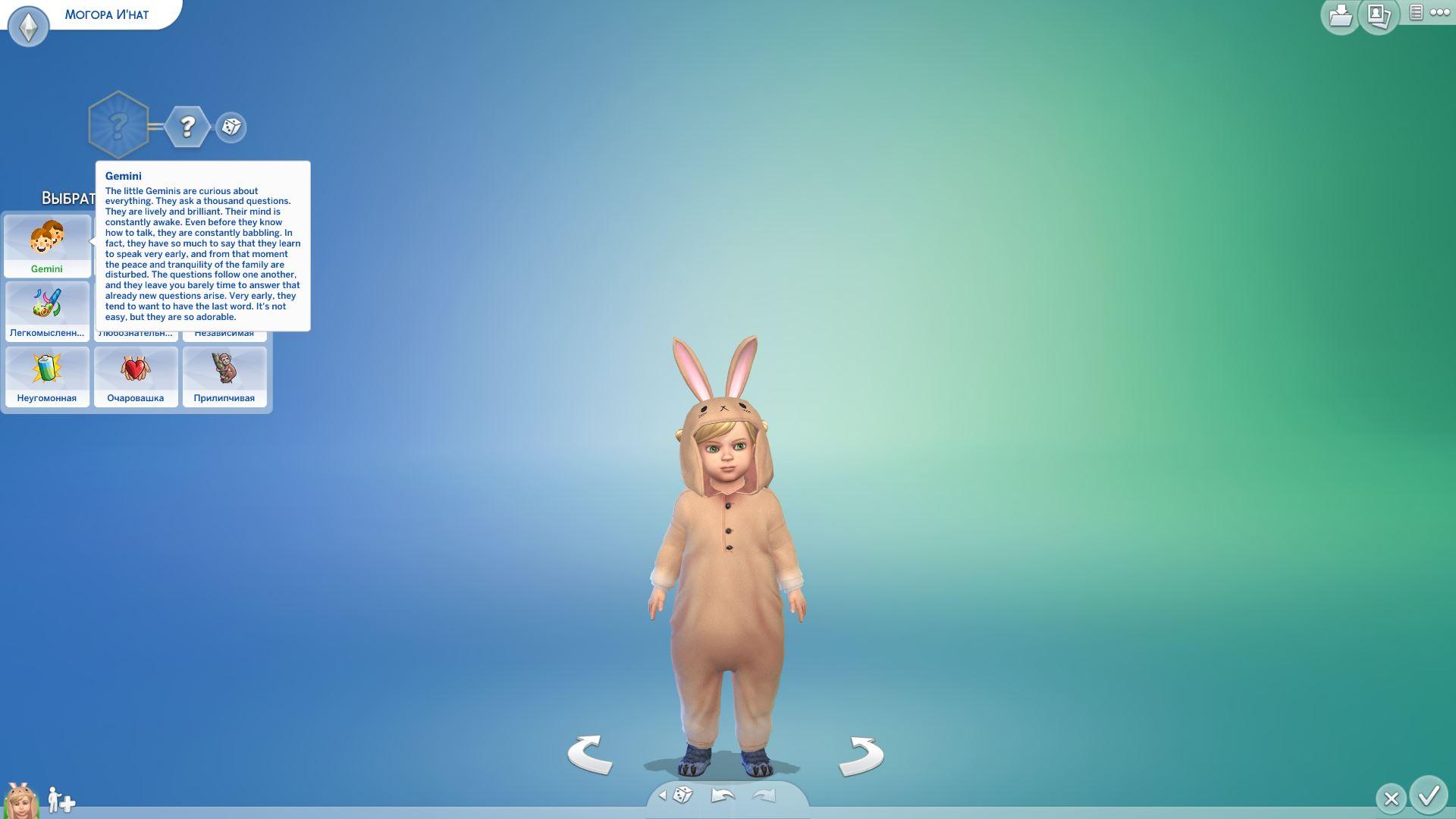Screen dimensions: 1456x819
Task: Select the Gemini trait tile
Action: pyautogui.click(x=47, y=246)
